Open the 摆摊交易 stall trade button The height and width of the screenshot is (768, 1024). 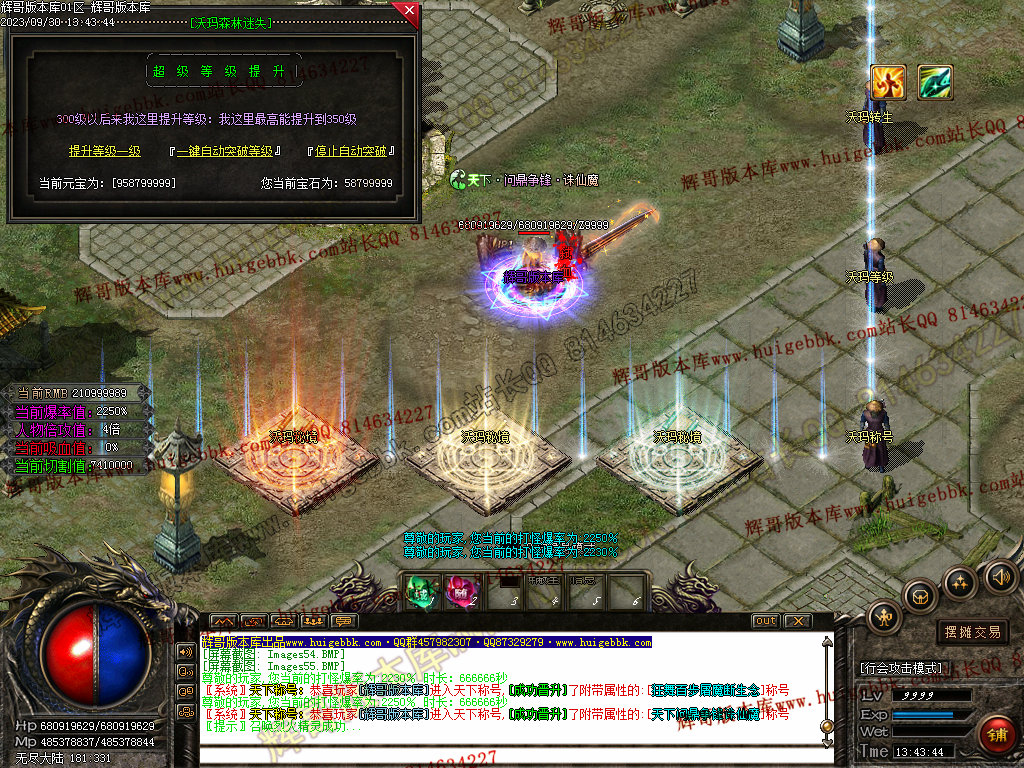pyautogui.click(x=972, y=632)
